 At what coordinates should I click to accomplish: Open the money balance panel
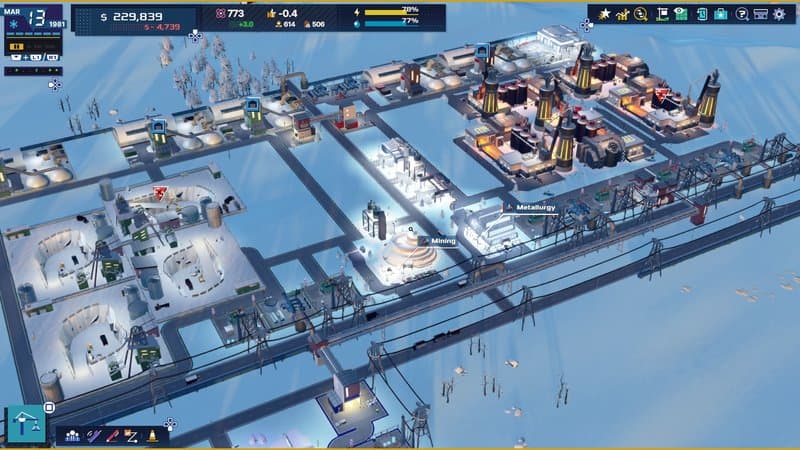pyautogui.click(x=135, y=16)
